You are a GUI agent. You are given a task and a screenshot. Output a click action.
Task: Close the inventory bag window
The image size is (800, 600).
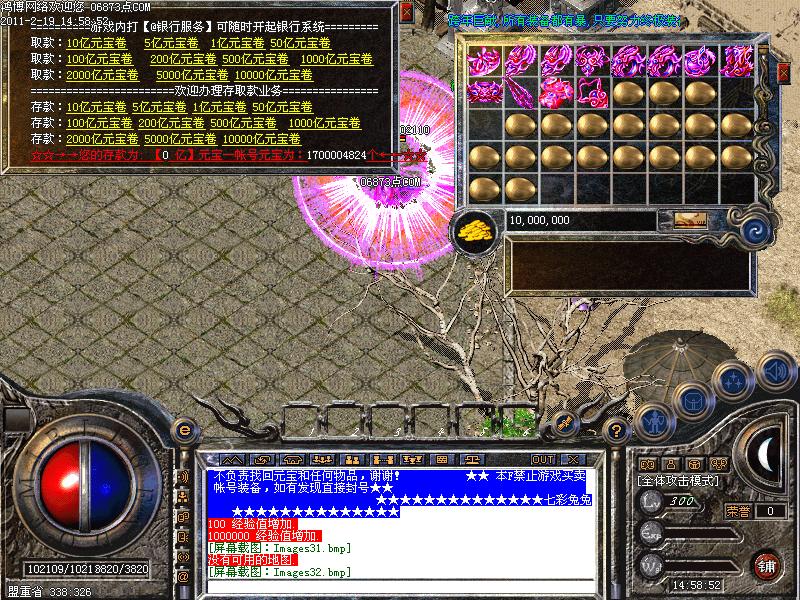(x=782, y=75)
